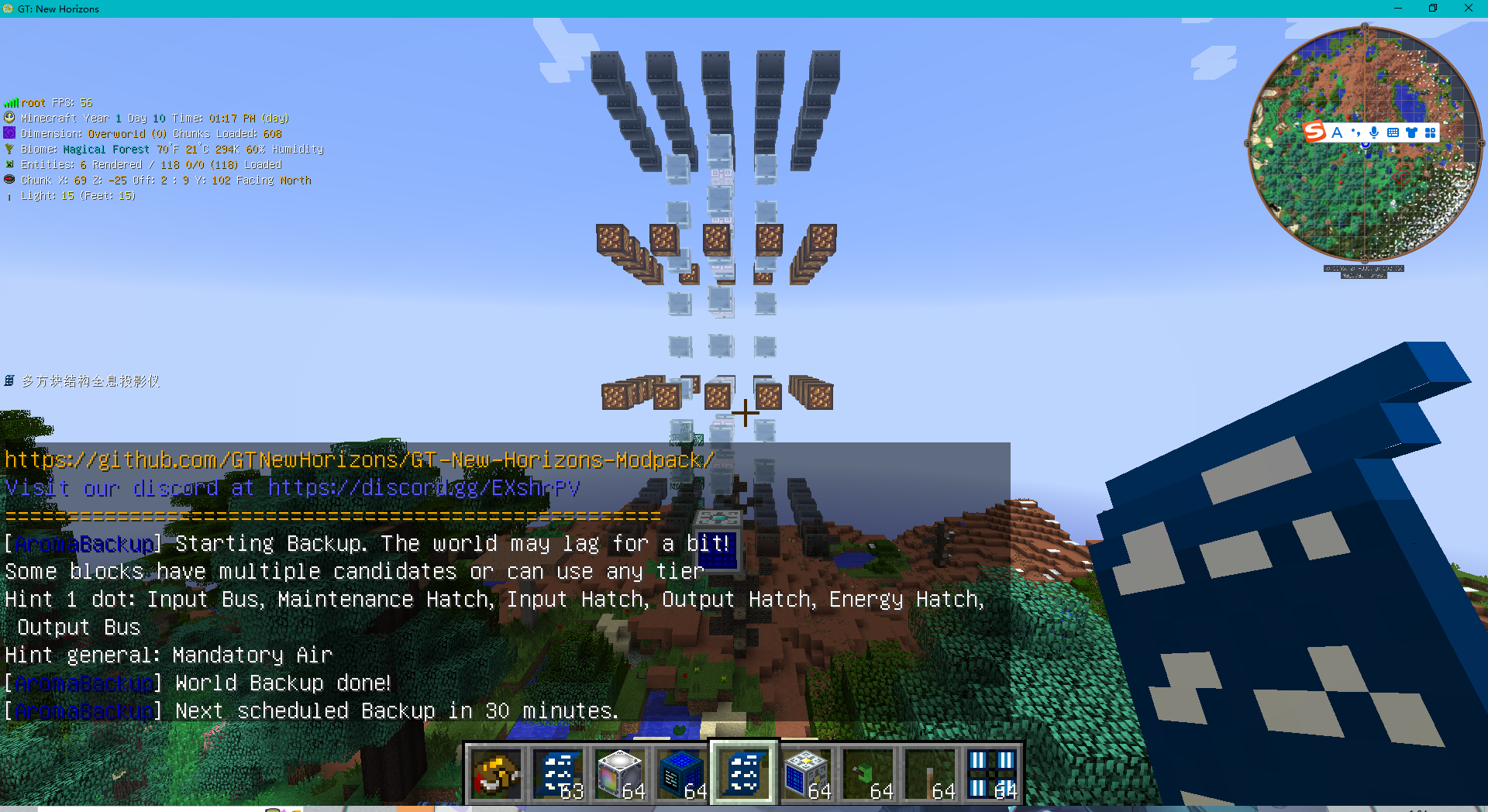Select the blue computer casing block
1488x812 pixels.
[x=682, y=773]
